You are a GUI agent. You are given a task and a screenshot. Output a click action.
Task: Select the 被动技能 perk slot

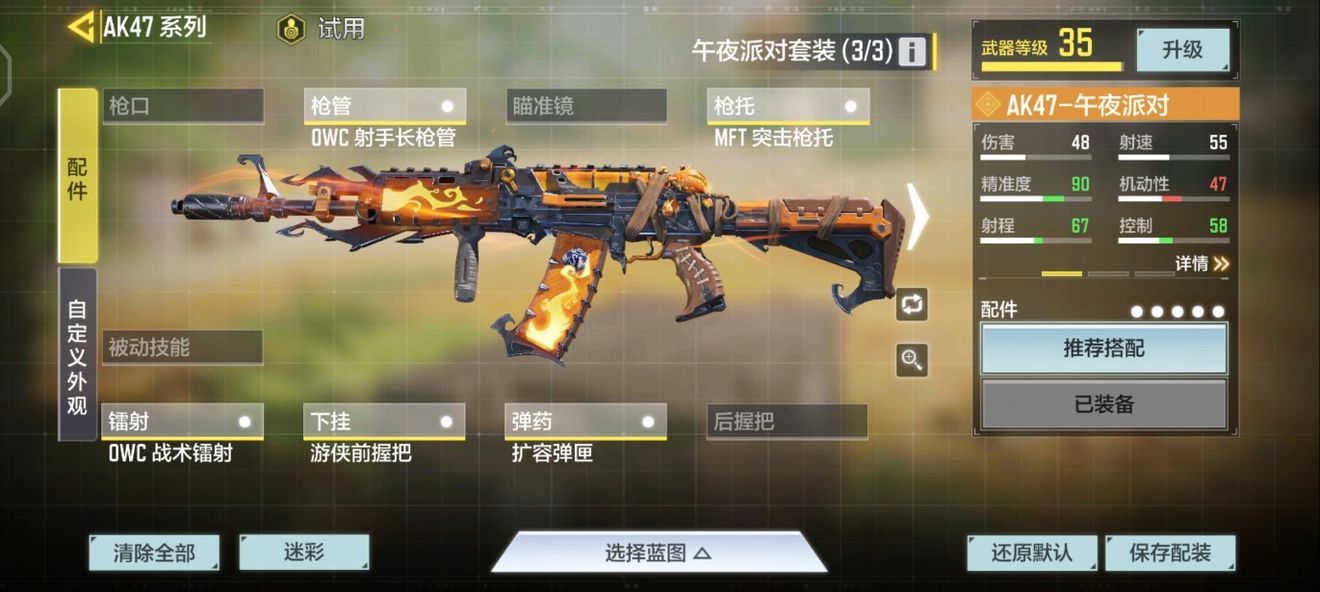182,348
